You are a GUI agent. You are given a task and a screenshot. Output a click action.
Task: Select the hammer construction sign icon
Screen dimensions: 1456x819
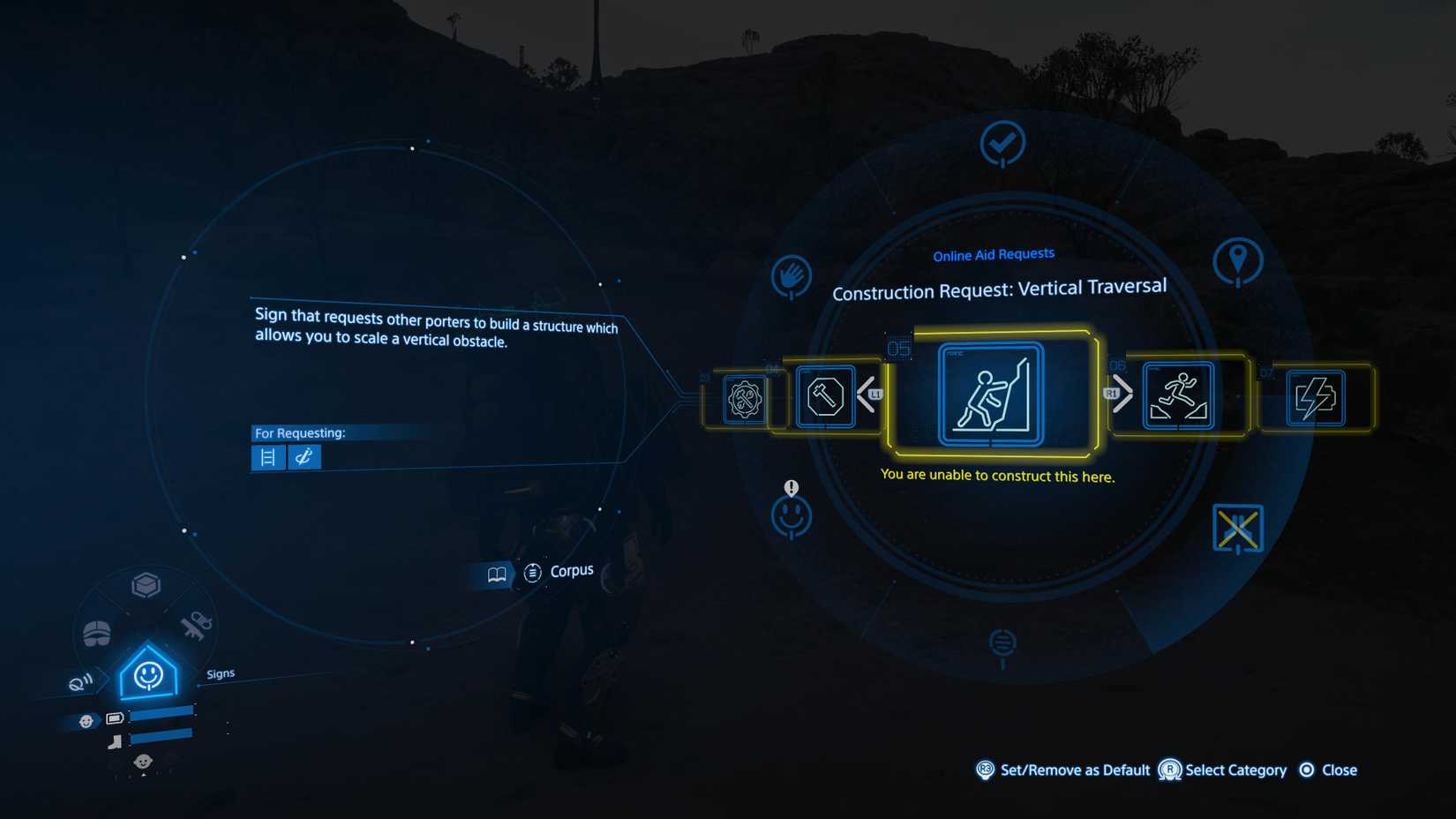tap(827, 399)
